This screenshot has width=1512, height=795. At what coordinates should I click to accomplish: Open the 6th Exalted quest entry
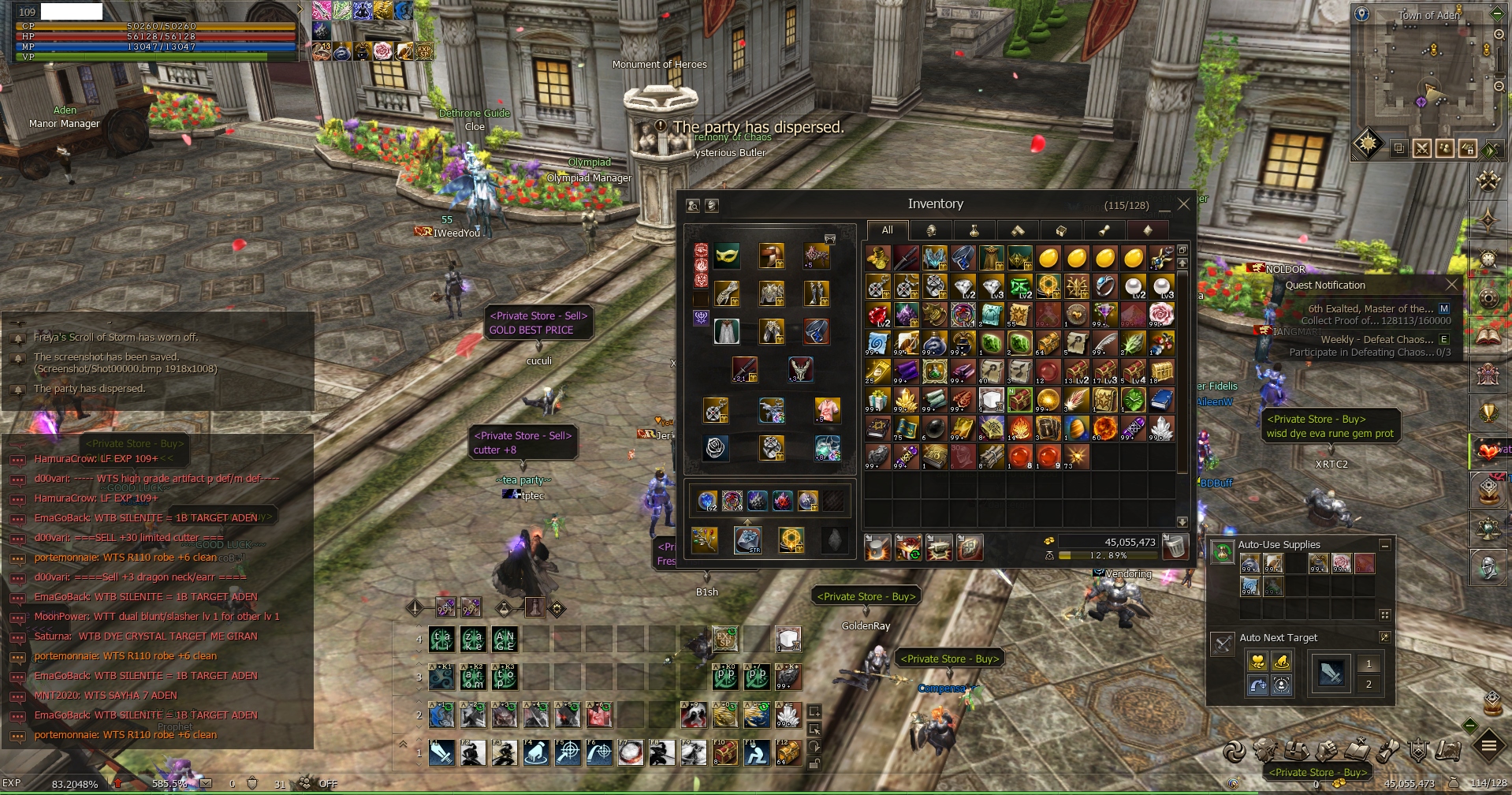click(1370, 308)
